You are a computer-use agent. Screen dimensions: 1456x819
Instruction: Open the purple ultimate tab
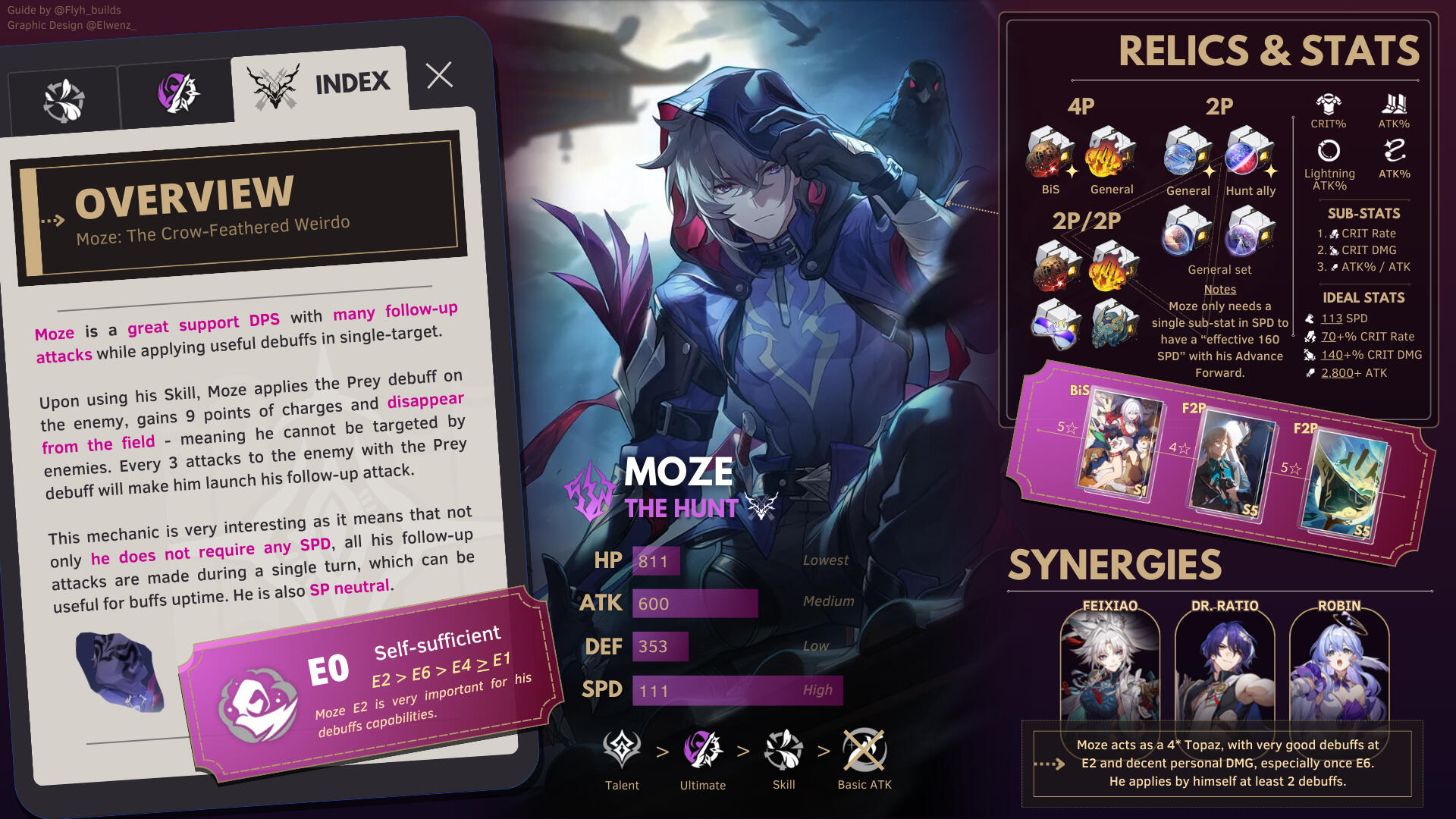[x=177, y=93]
